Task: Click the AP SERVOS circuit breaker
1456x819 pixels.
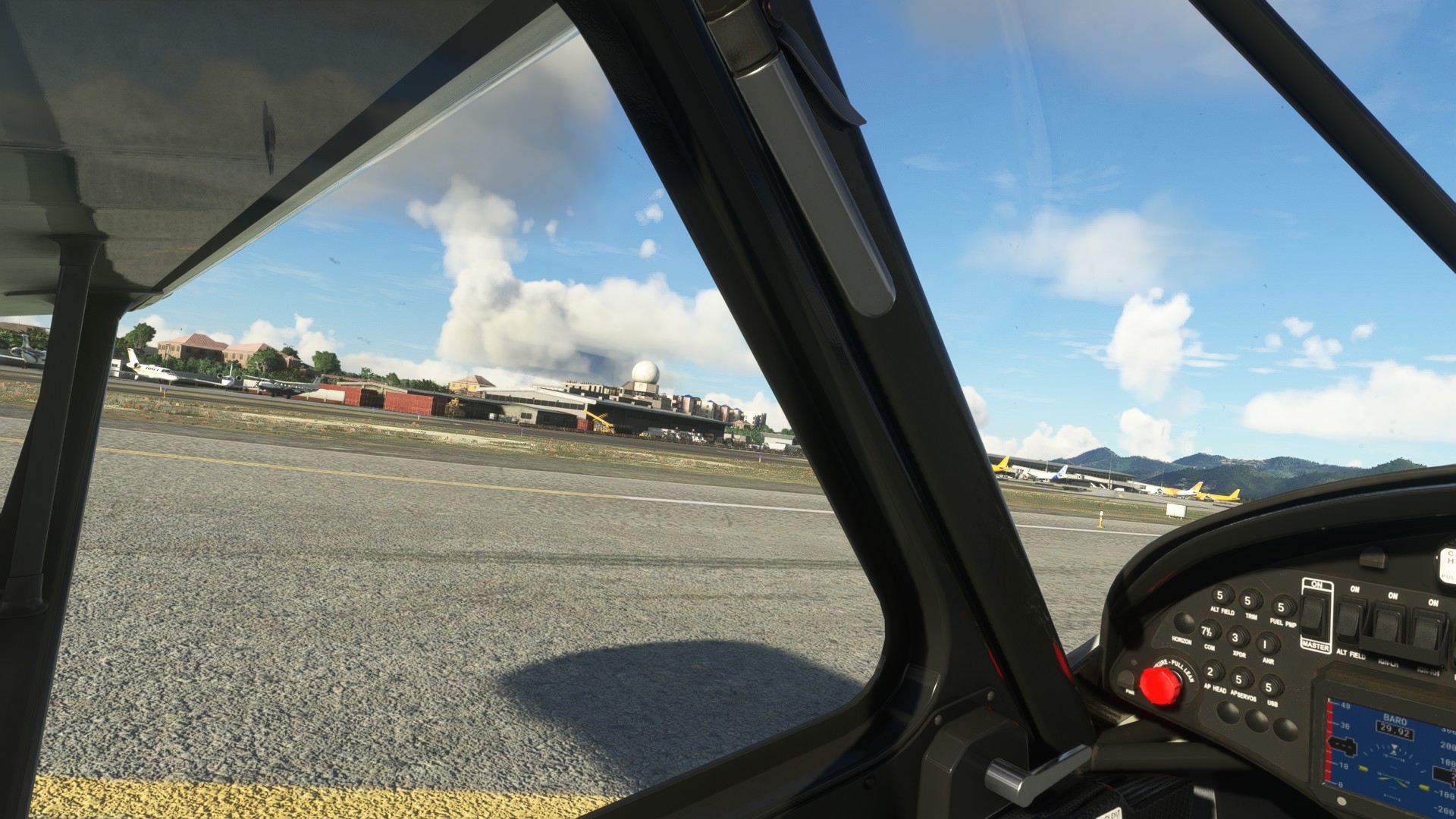Action: [x=1241, y=679]
